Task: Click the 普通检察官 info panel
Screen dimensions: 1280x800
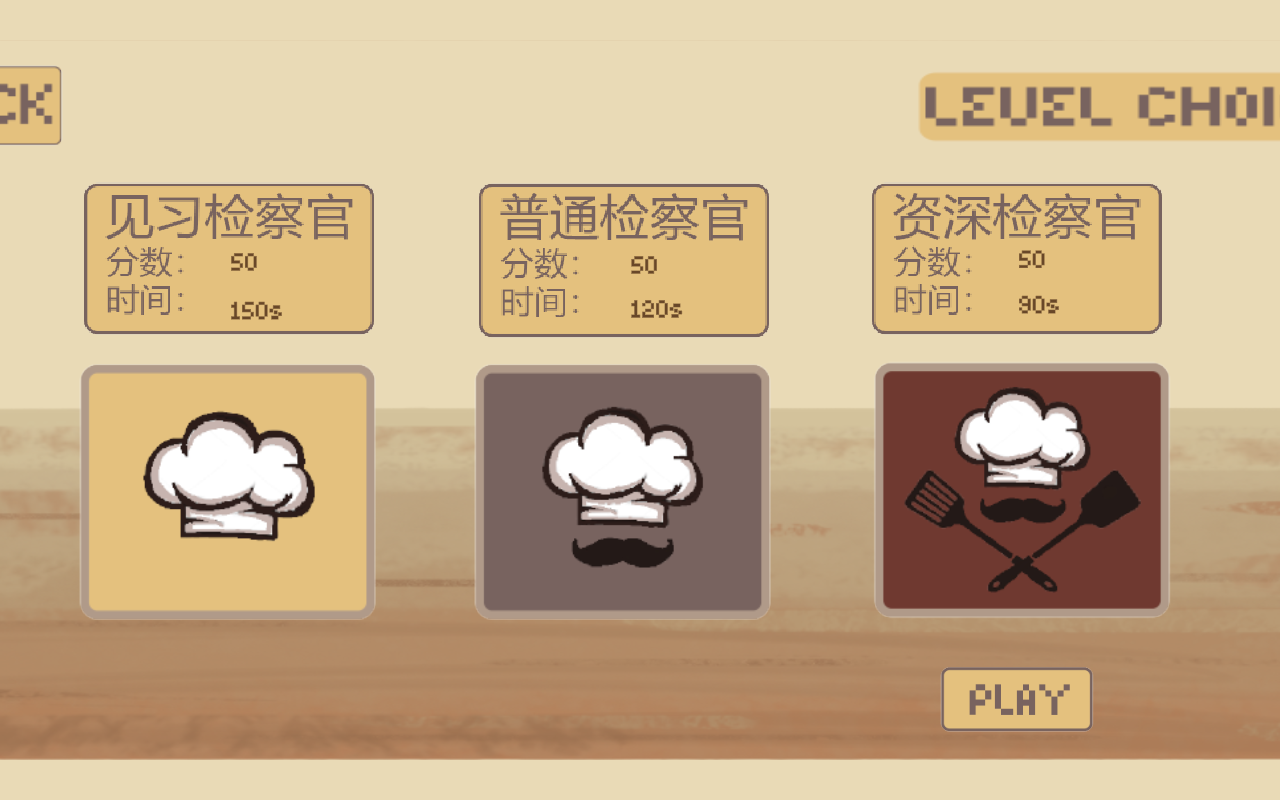Action: [624, 258]
